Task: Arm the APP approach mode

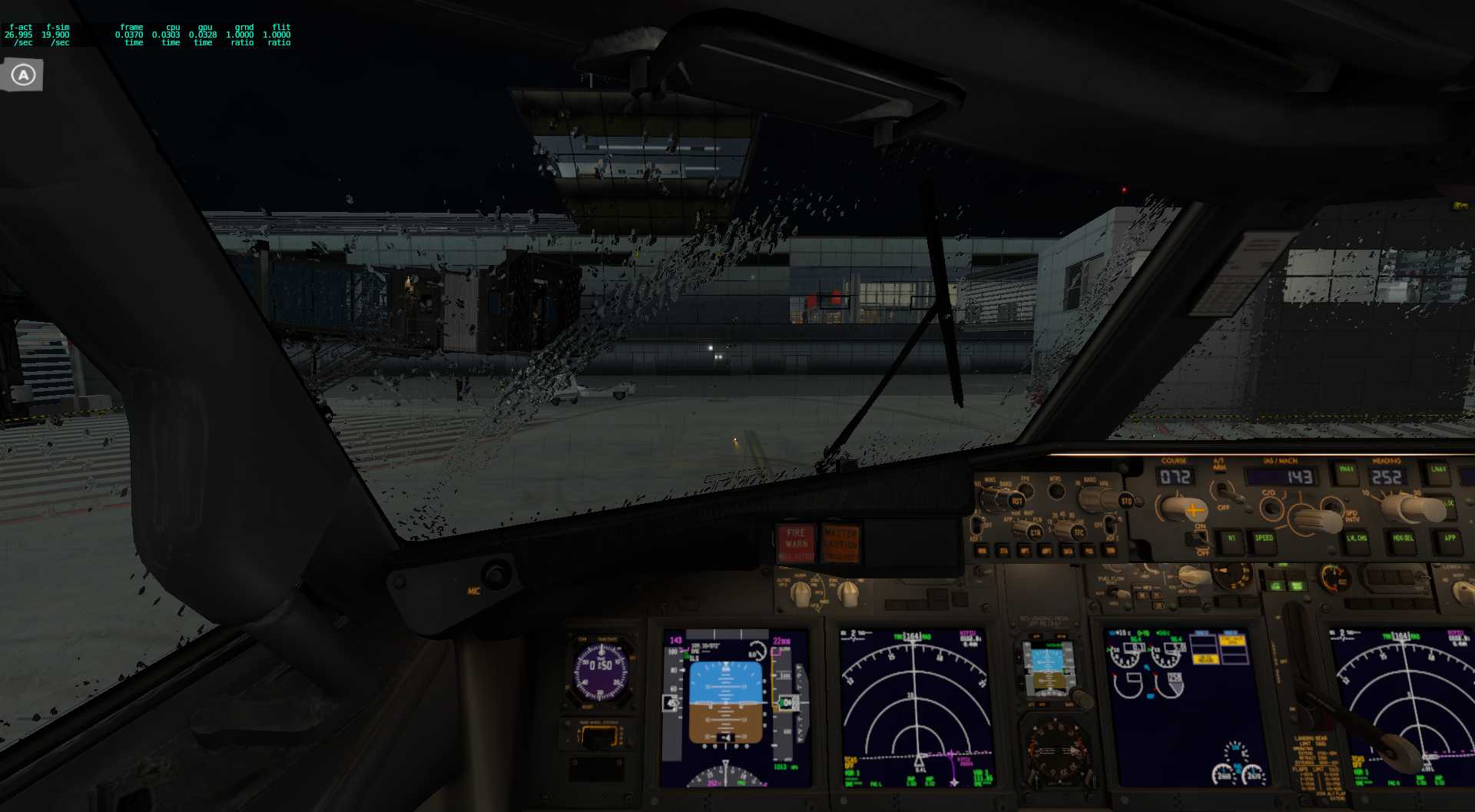Action: click(1450, 538)
